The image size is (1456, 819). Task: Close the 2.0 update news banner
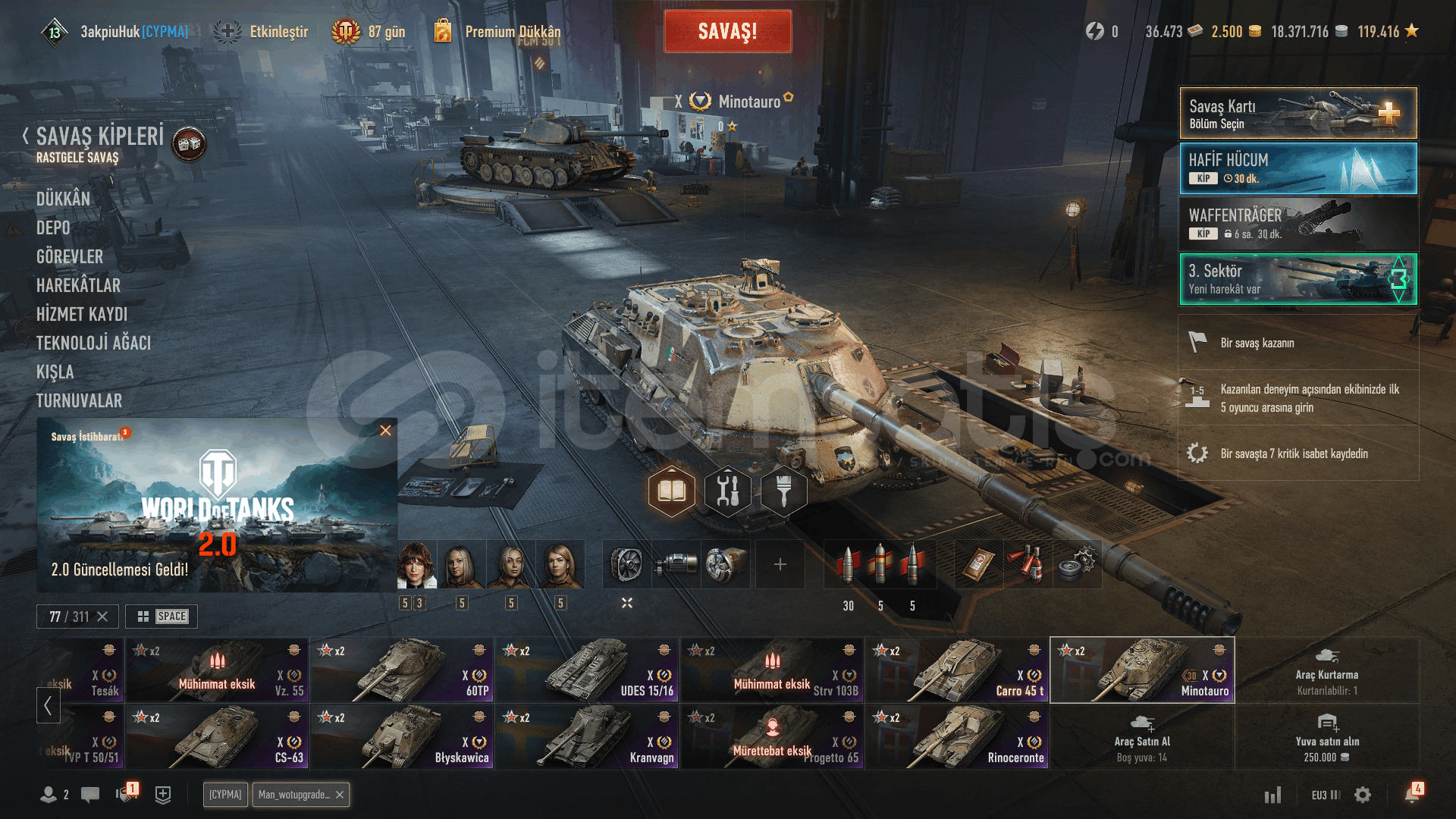[x=385, y=431]
